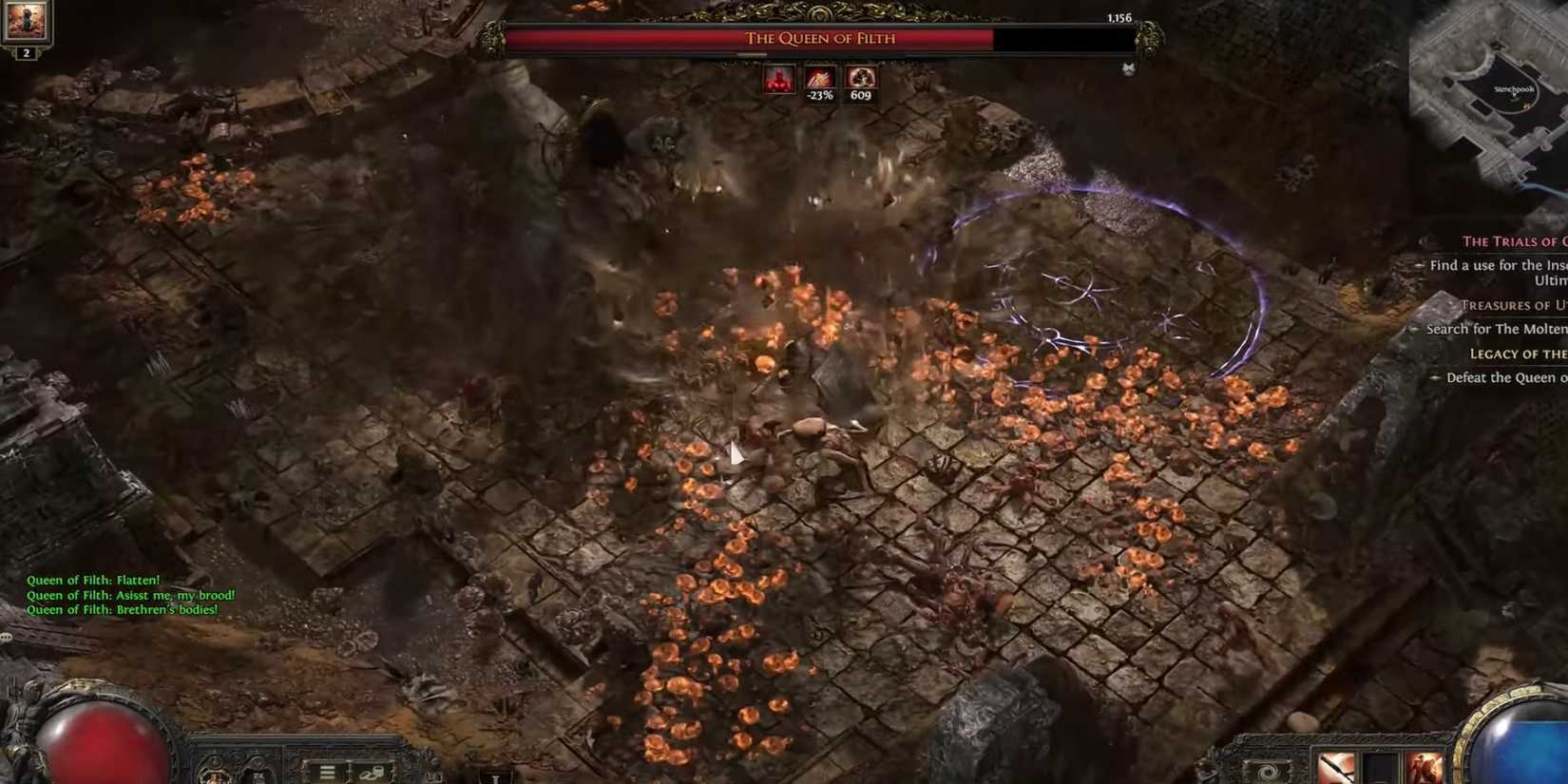Click the Queen of Filth health bar
1568x784 pixels.
tap(822, 39)
